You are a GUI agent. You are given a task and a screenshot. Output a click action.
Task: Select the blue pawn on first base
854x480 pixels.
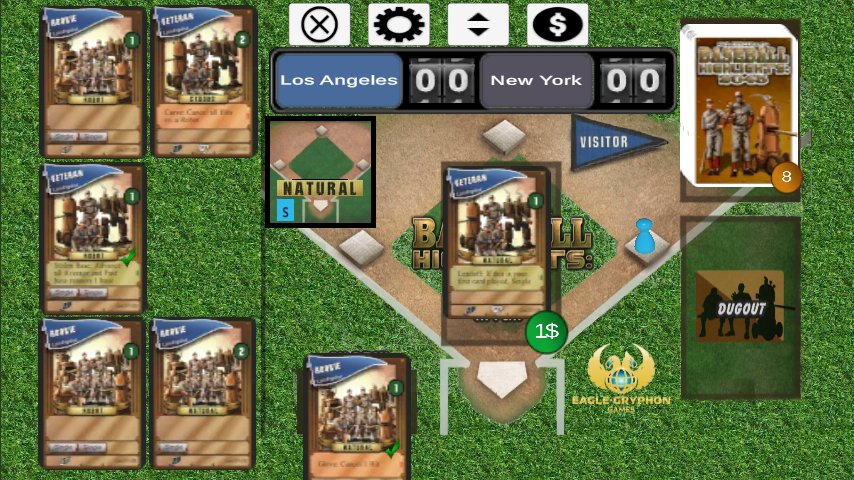pos(643,236)
